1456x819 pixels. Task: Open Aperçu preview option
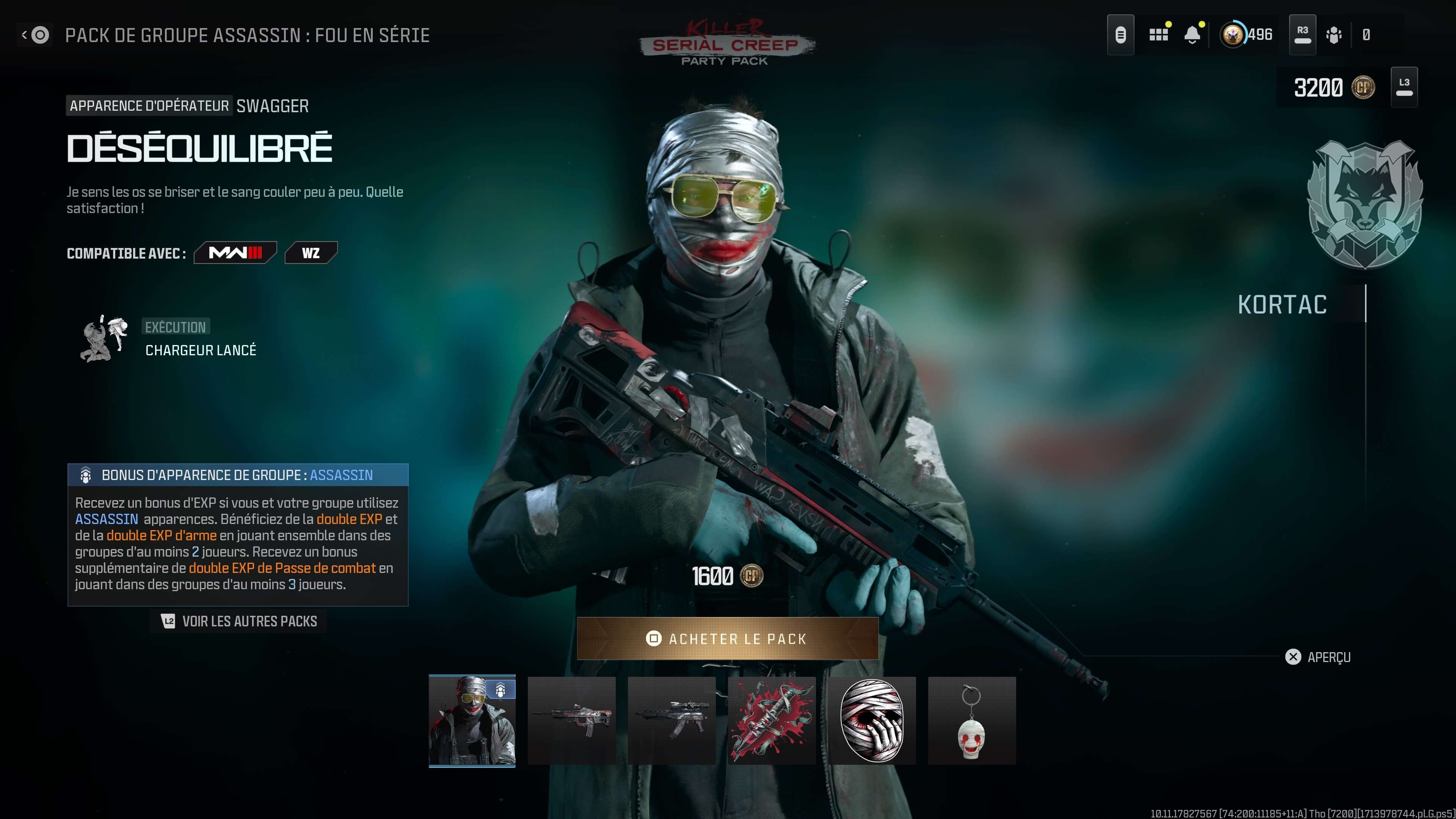[x=1319, y=657]
